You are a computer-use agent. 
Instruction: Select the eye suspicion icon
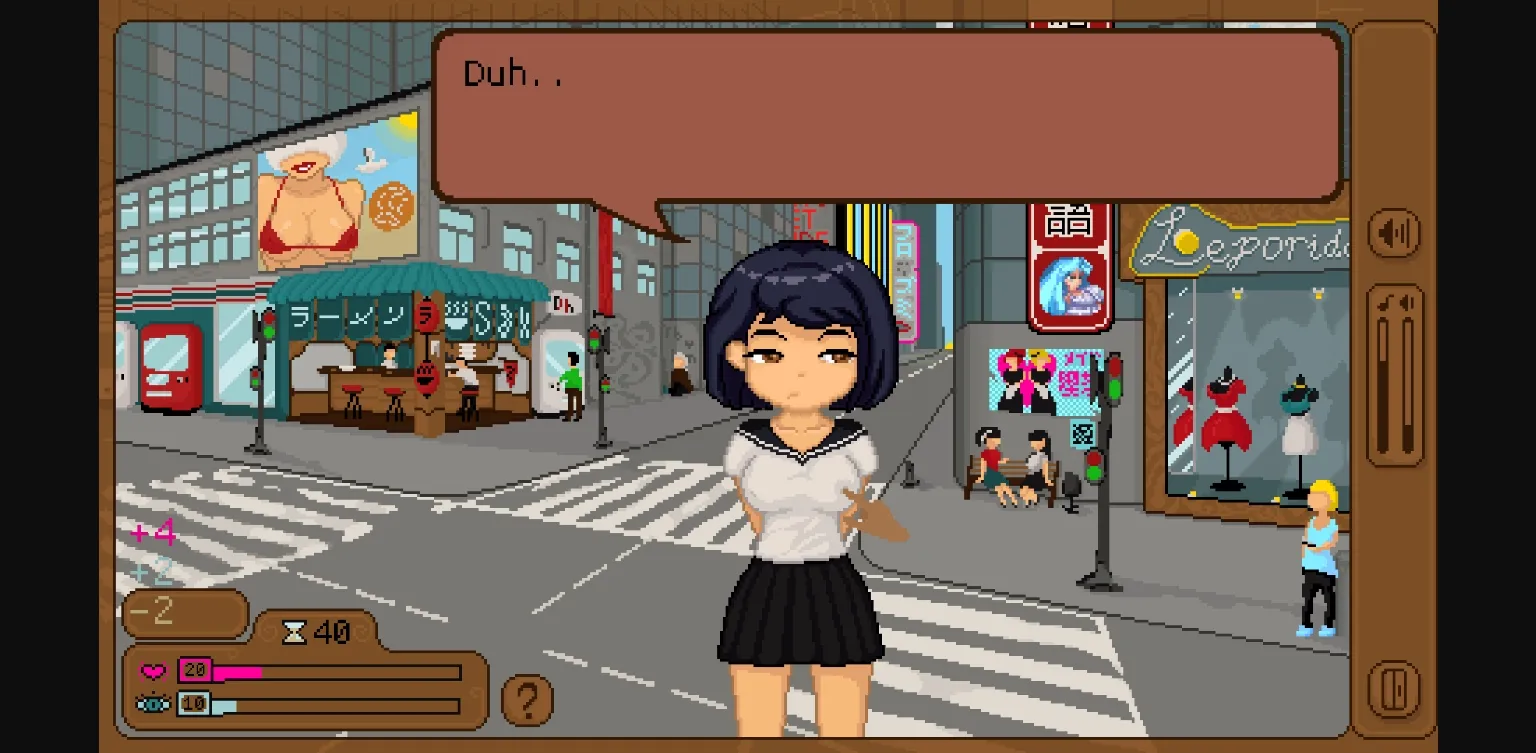(x=152, y=703)
